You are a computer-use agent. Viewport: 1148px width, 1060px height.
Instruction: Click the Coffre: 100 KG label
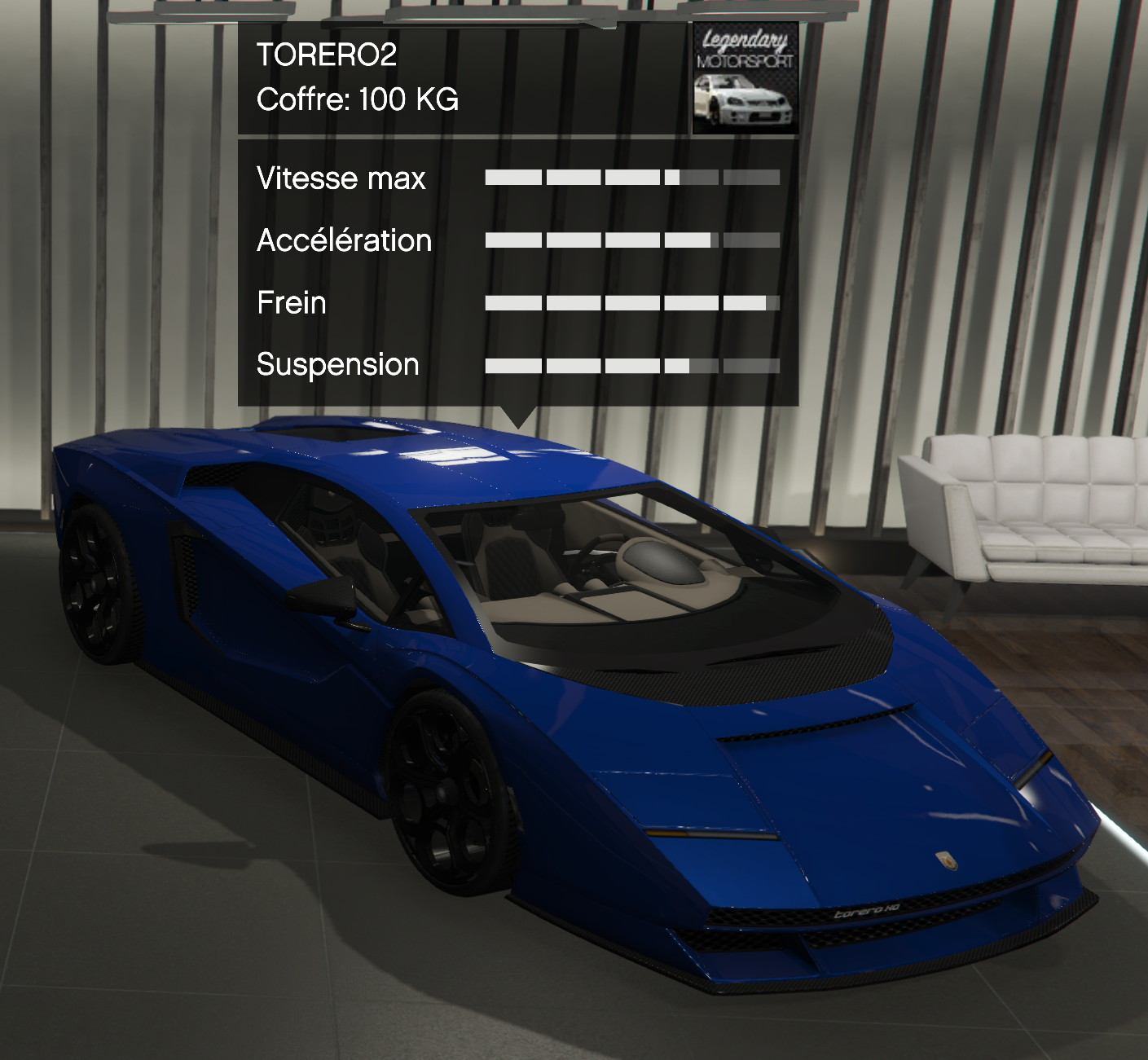click(358, 100)
